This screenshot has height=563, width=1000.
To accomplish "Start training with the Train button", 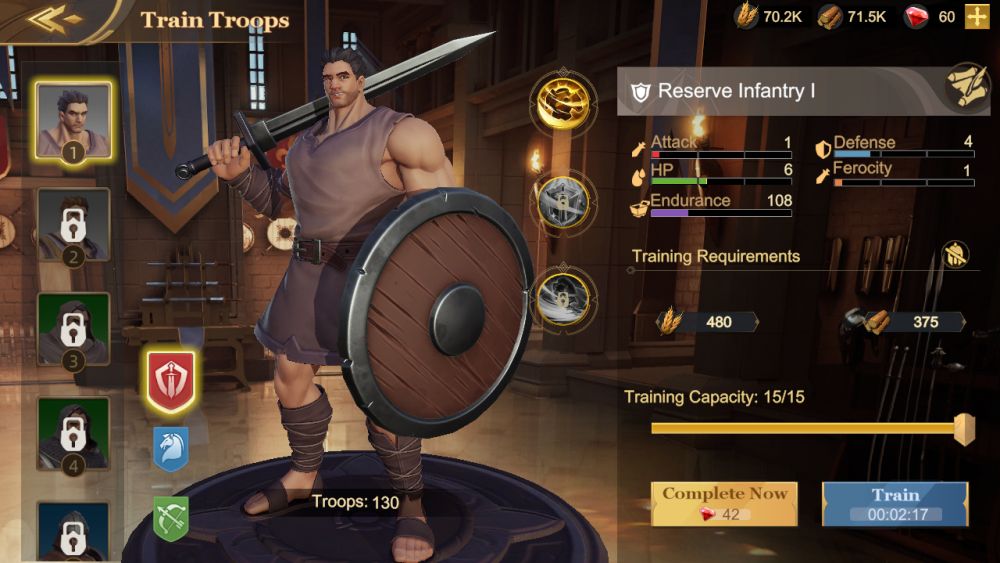I will [895, 504].
